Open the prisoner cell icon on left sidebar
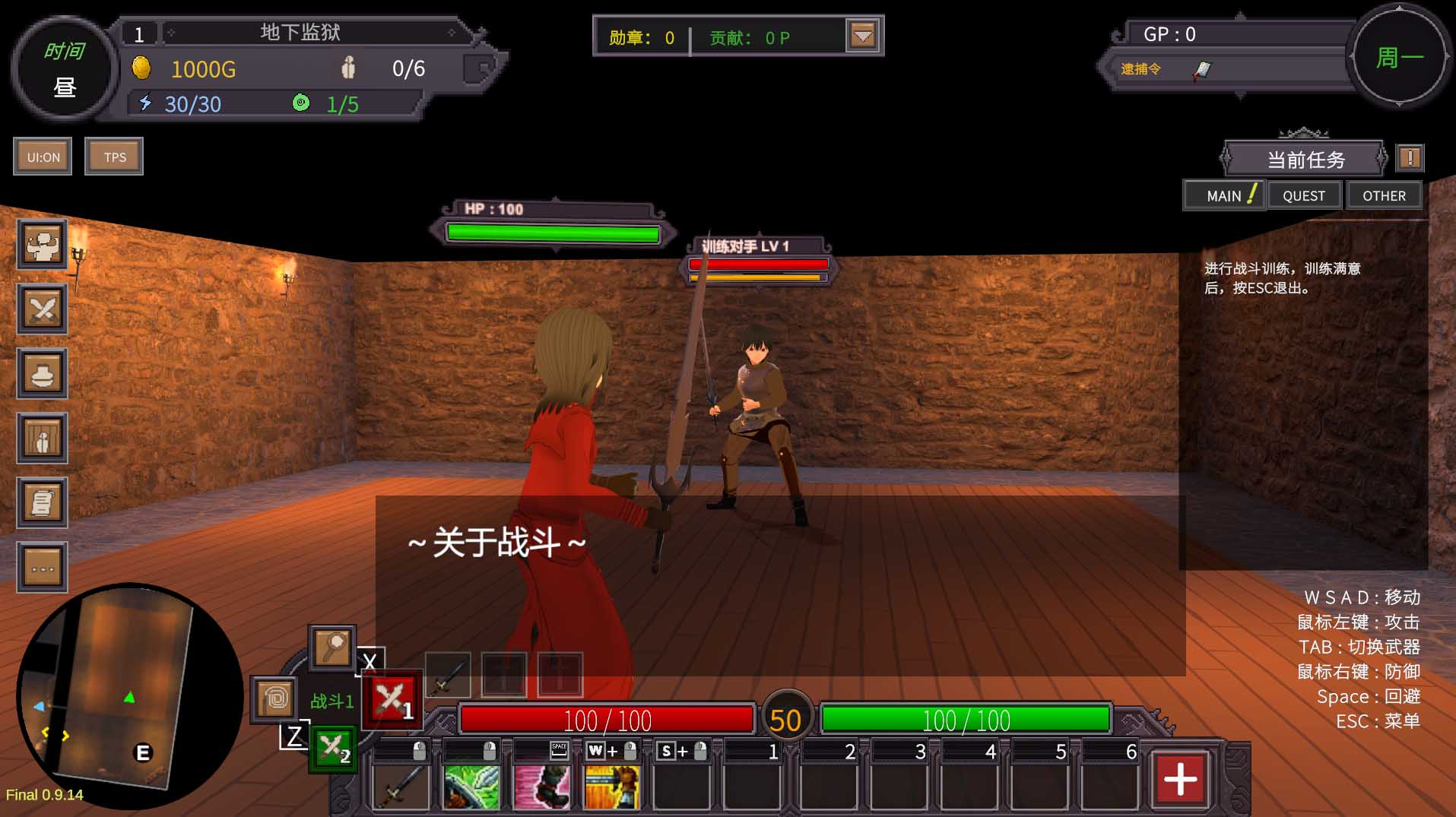This screenshot has width=1456, height=817. pyautogui.click(x=42, y=438)
